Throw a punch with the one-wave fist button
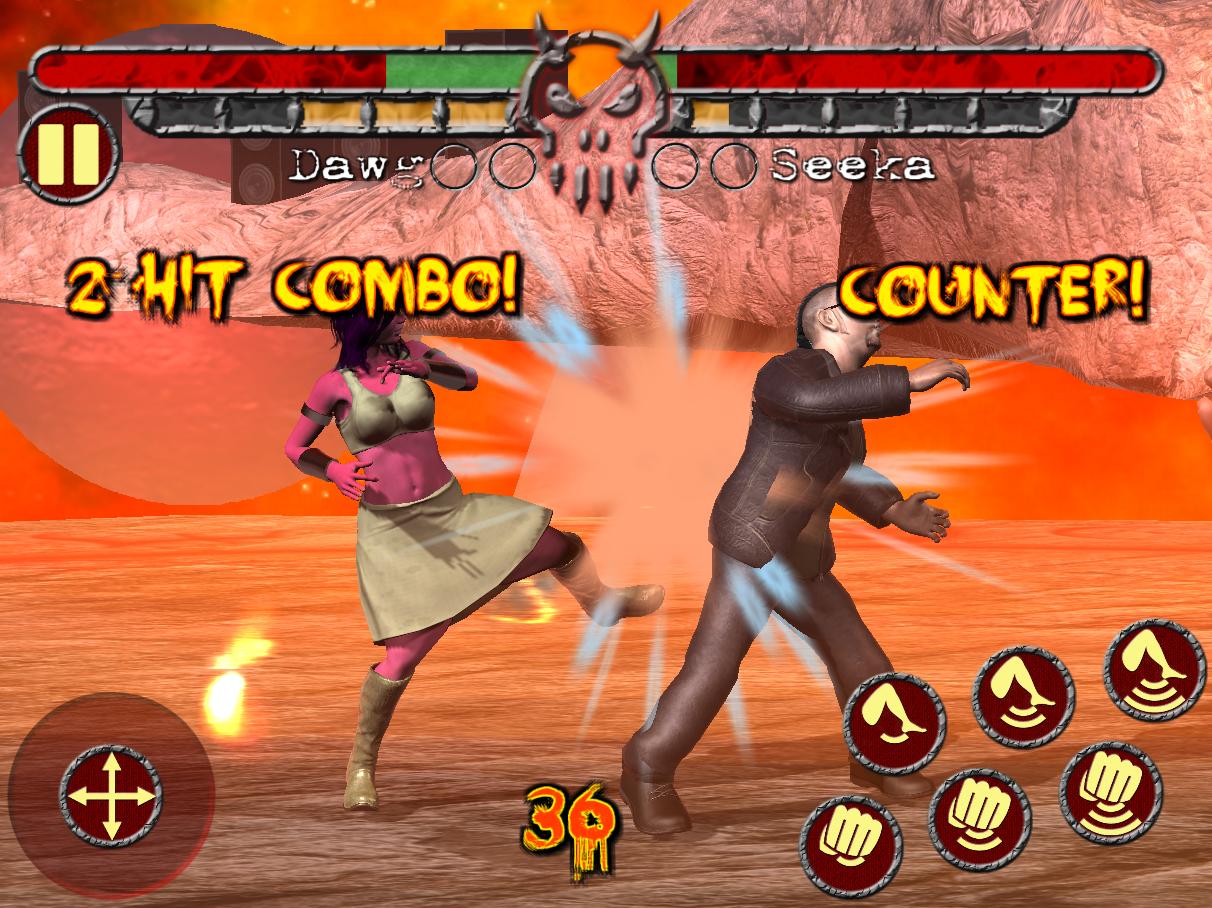Viewport: 1212px width, 908px height. 850,845
